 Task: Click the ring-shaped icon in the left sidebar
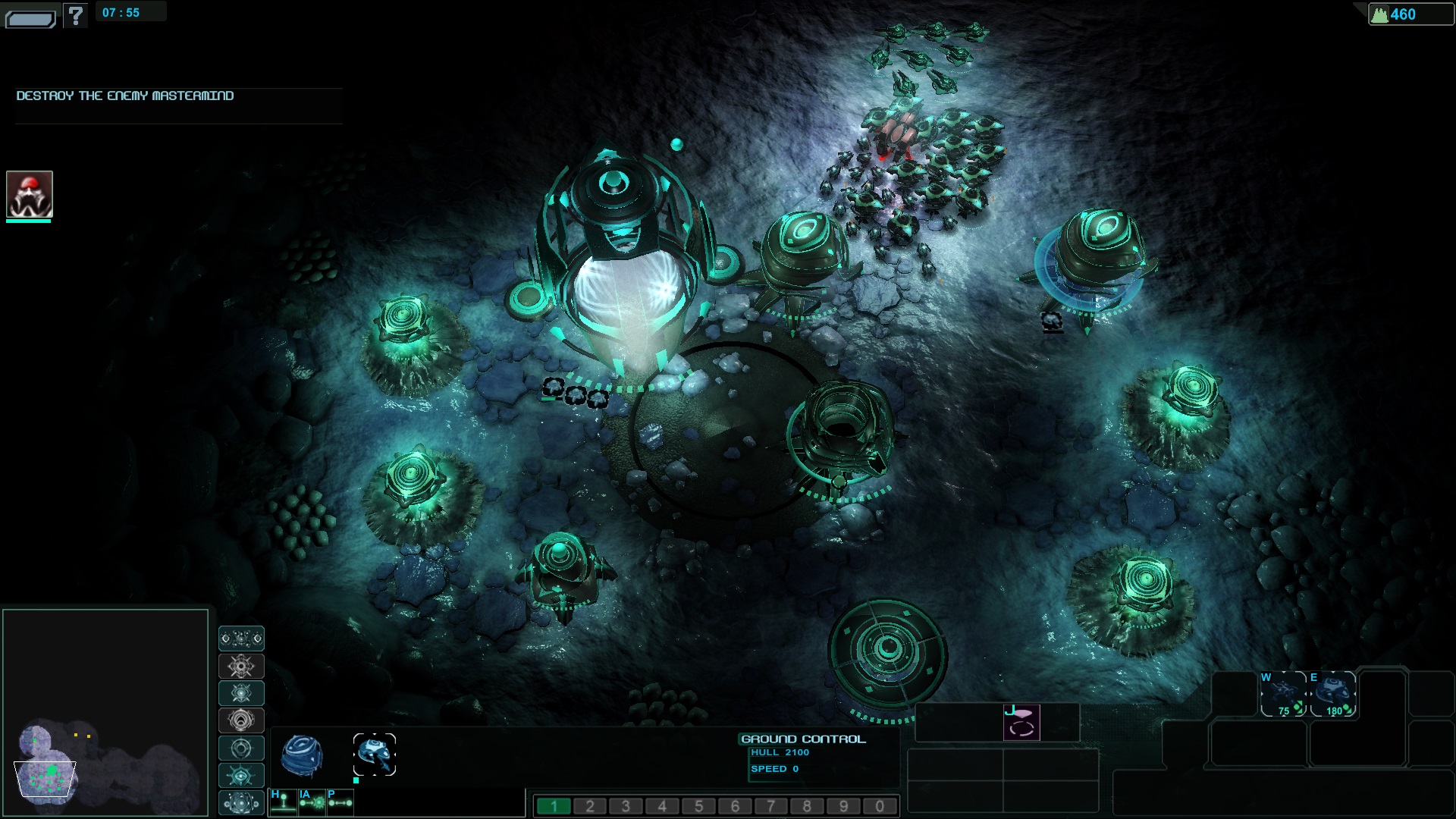click(241, 748)
